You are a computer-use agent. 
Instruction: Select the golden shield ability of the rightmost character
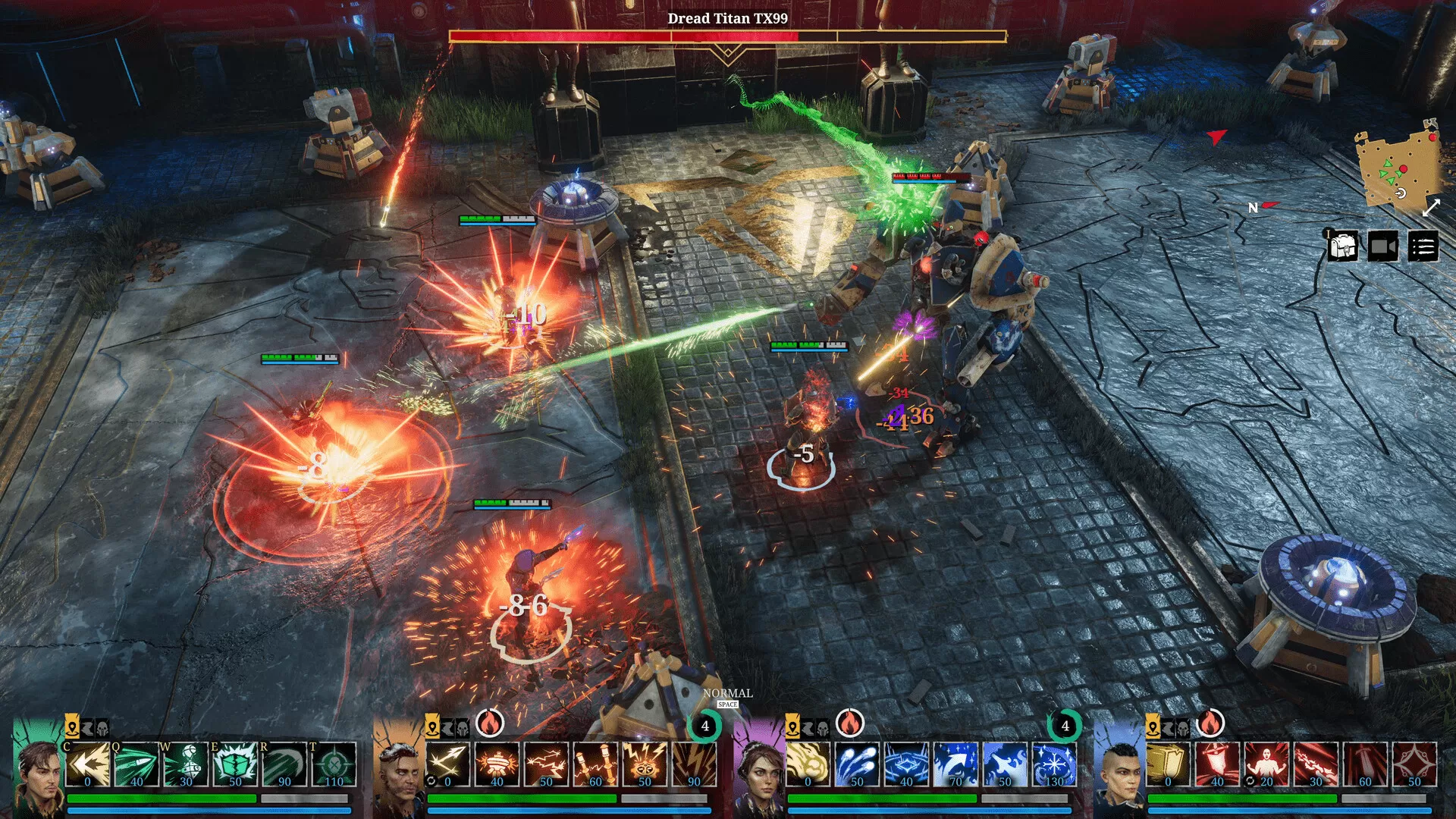pyautogui.click(x=1168, y=764)
